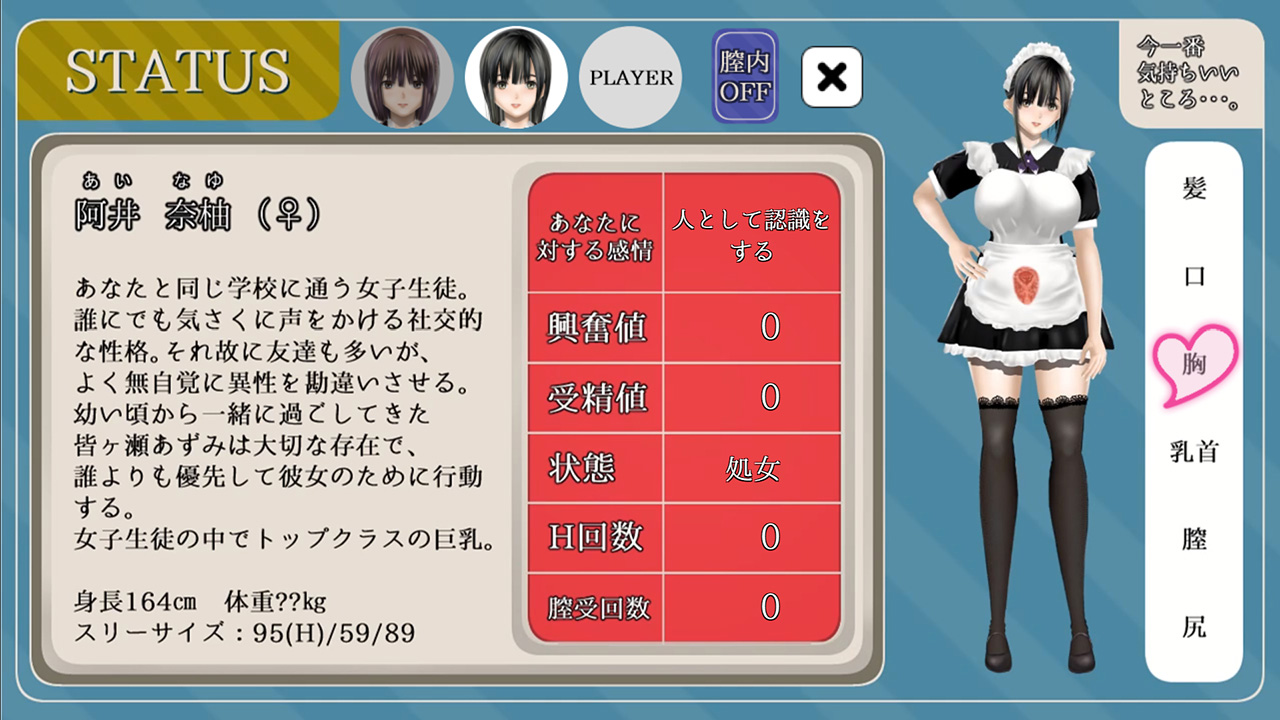Screen dimensions: 1280x720
Task: Select the brown-haired girl portrait
Action: [402, 77]
